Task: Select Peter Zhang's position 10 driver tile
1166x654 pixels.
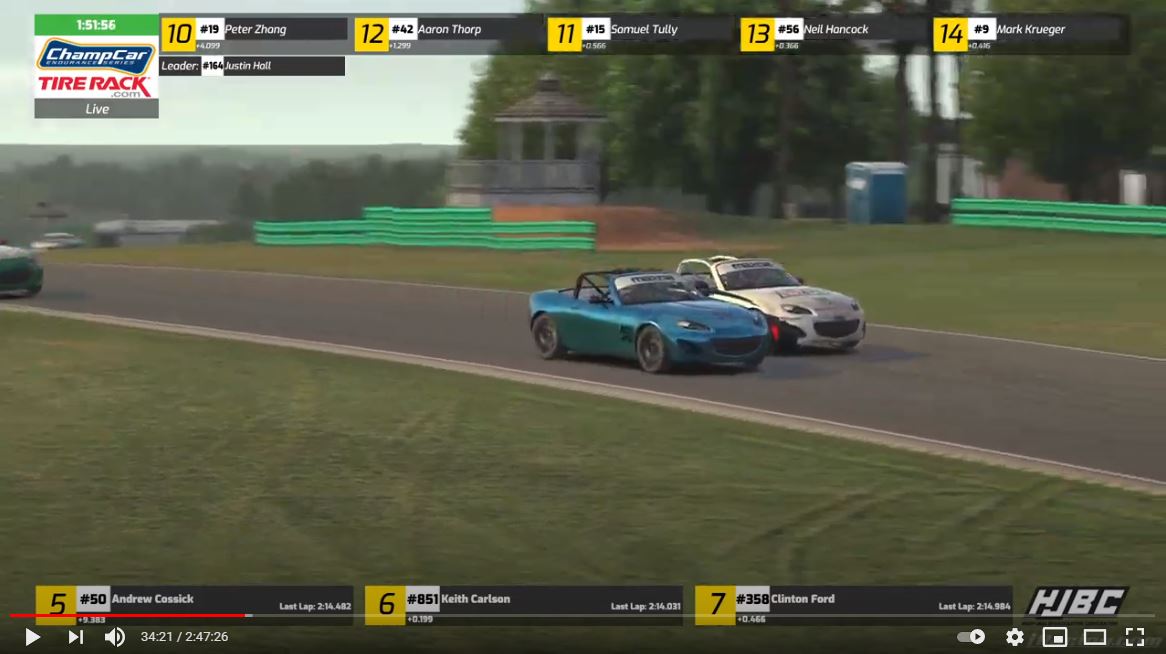Action: coord(255,33)
